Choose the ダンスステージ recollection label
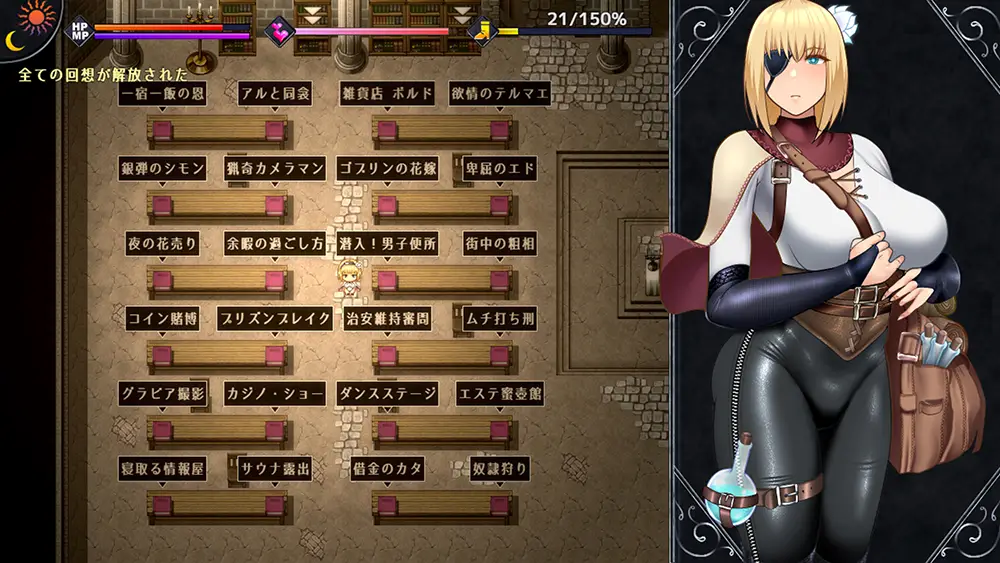This screenshot has width=1000, height=563. [x=387, y=393]
